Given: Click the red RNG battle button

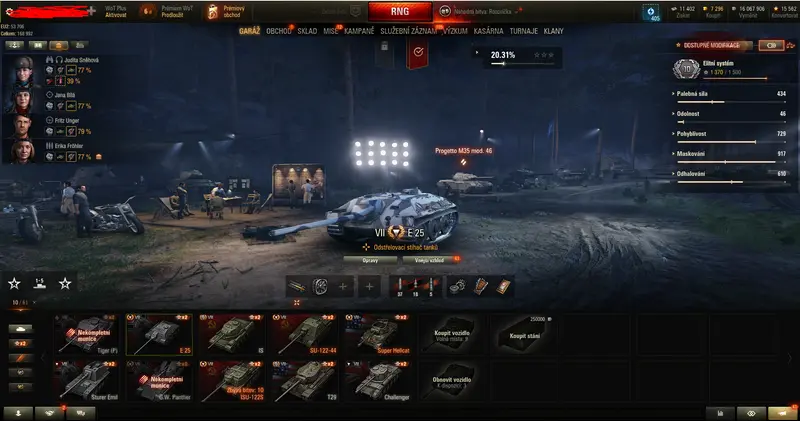Looking at the screenshot, I should (x=399, y=12).
